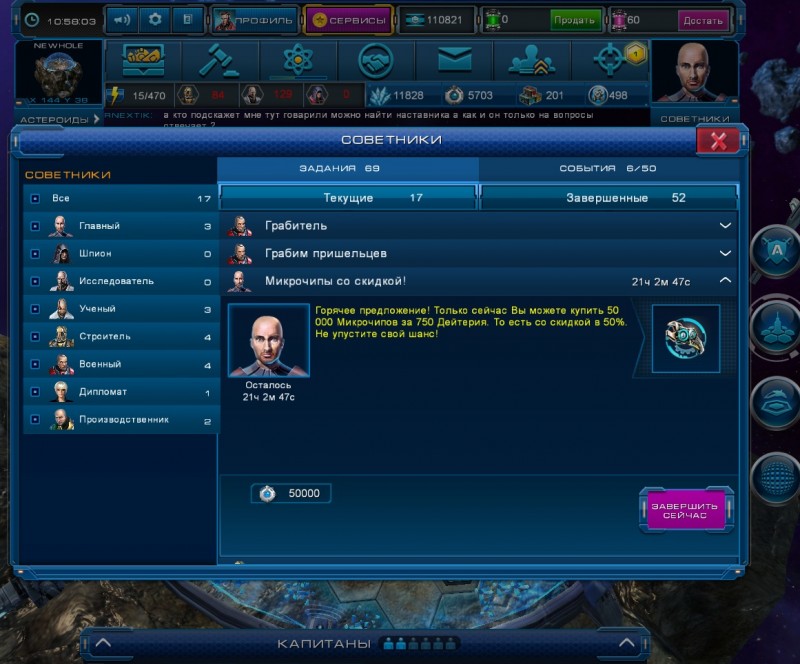The image size is (800, 664).
Task: Toggle the sound speaker button
Action: click(x=121, y=19)
